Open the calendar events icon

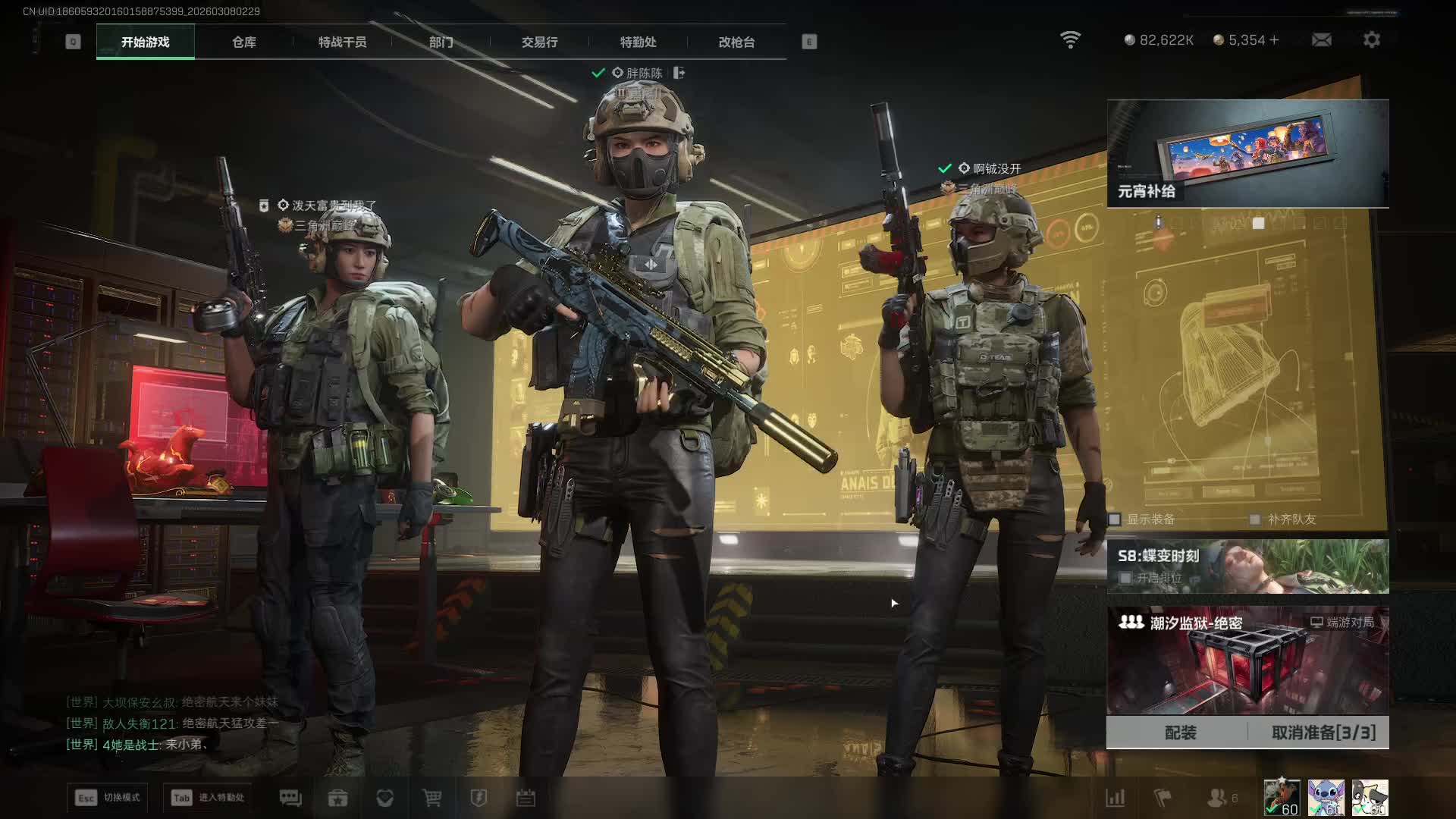coord(526,798)
